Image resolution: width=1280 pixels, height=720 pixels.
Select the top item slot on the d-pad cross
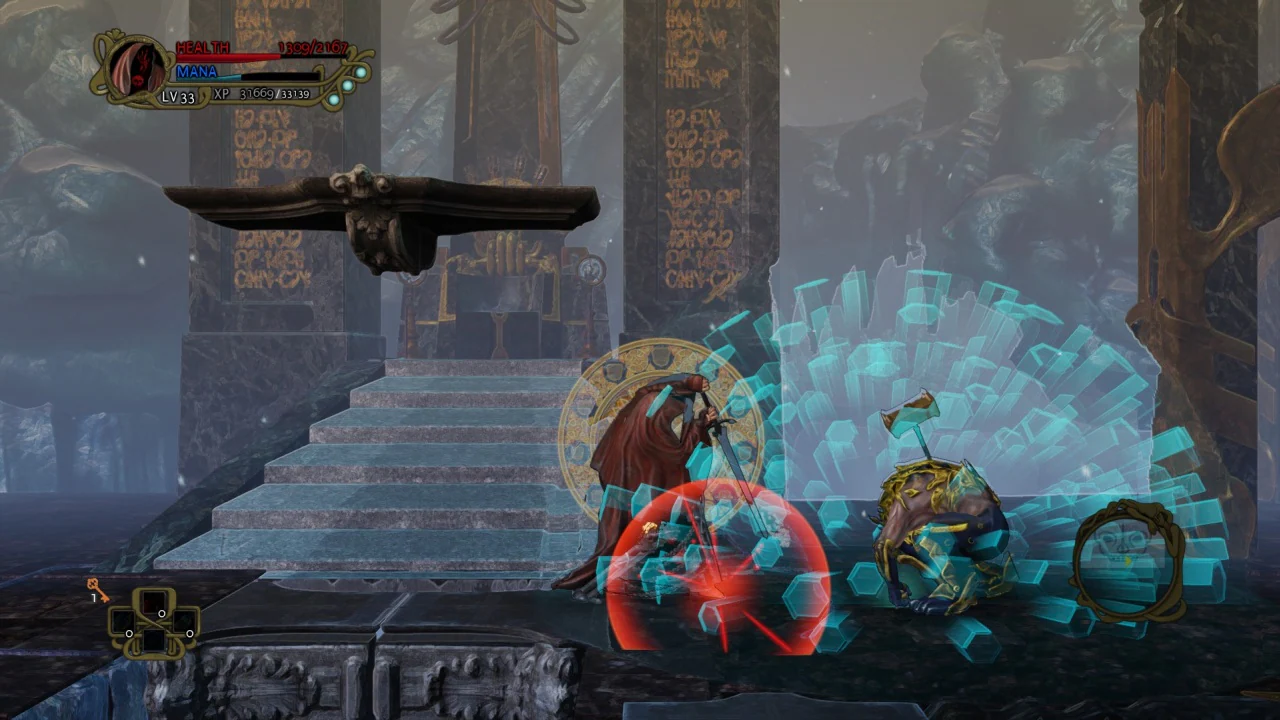[154, 602]
